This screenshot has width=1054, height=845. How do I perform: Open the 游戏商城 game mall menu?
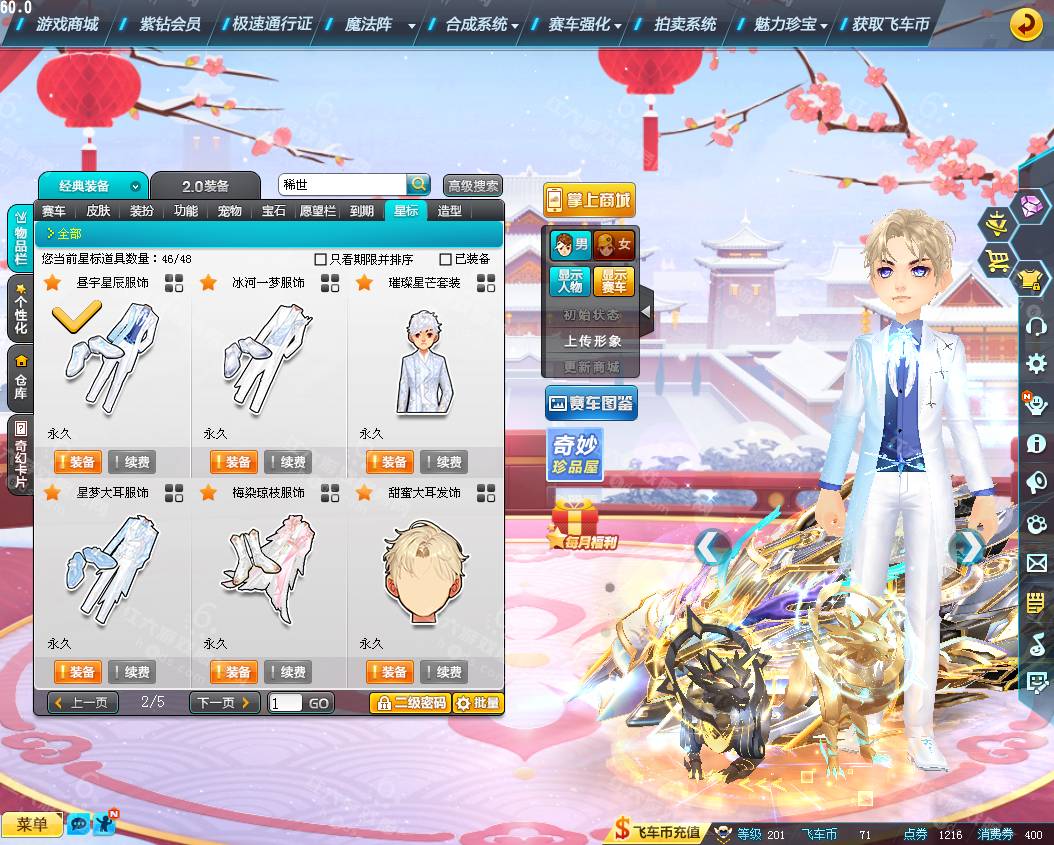click(67, 24)
